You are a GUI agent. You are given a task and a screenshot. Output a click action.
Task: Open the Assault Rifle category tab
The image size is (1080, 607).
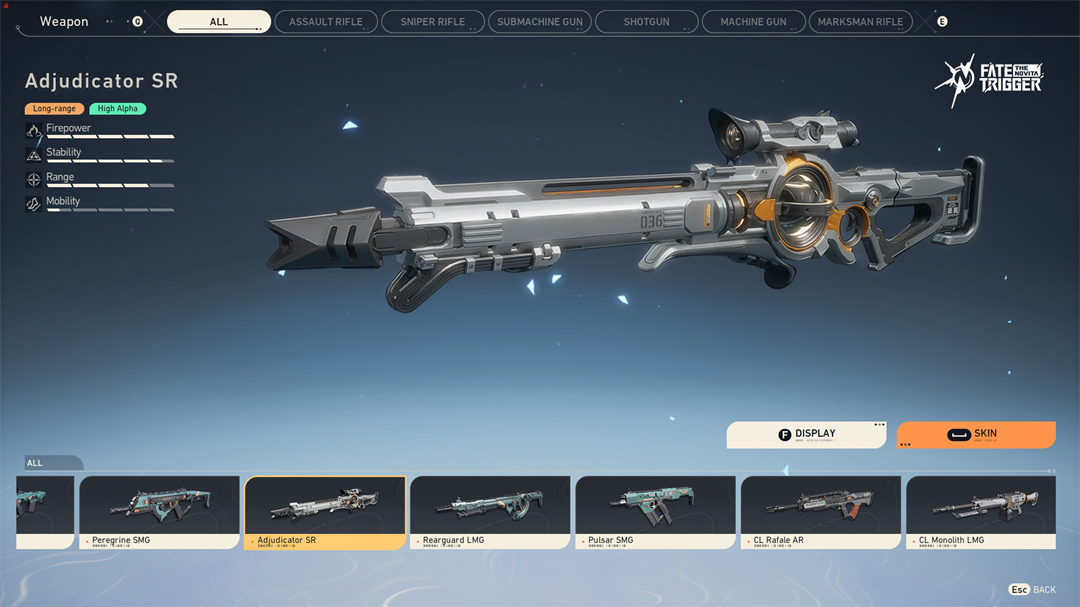(325, 22)
